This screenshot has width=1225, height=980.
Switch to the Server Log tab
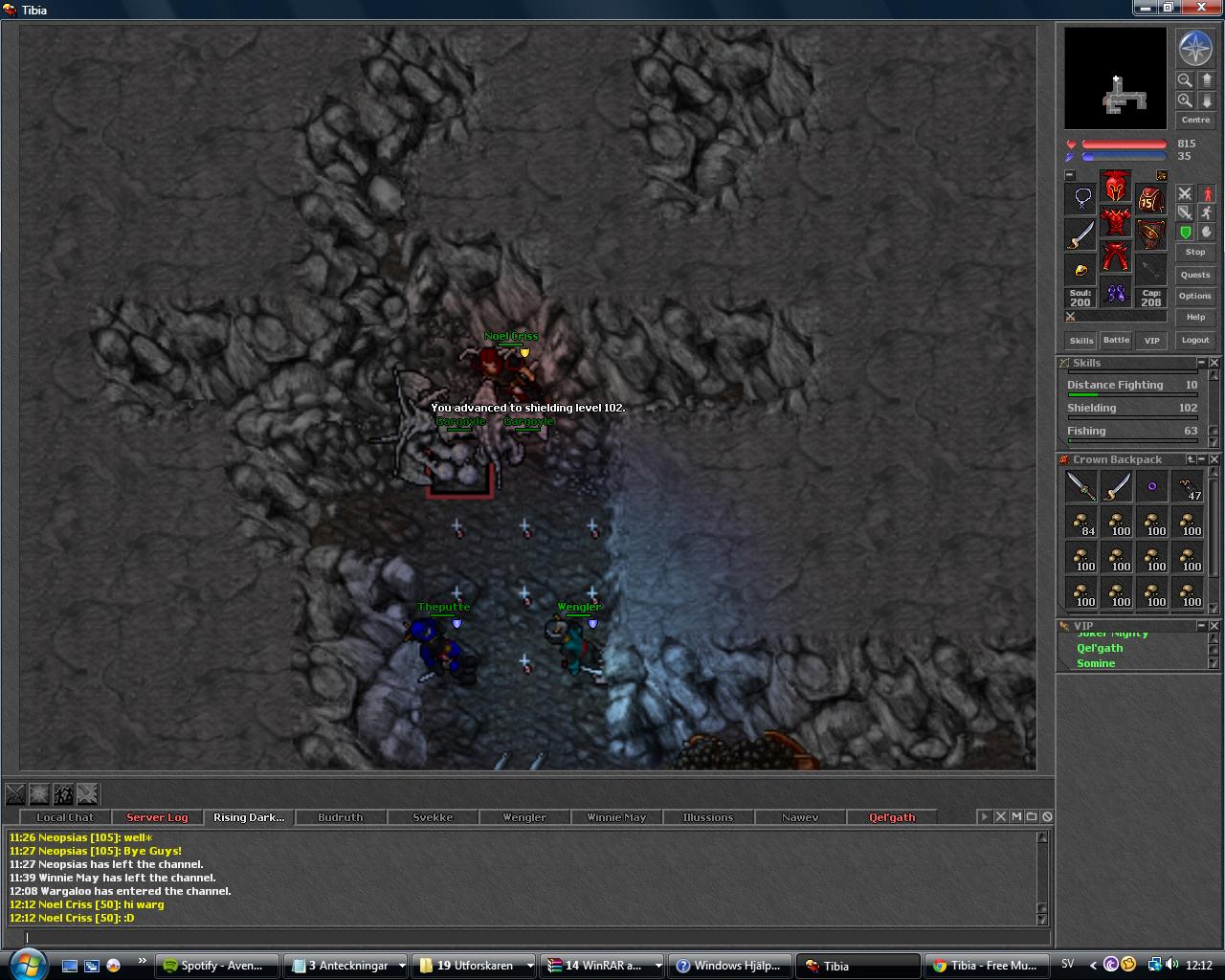[157, 817]
